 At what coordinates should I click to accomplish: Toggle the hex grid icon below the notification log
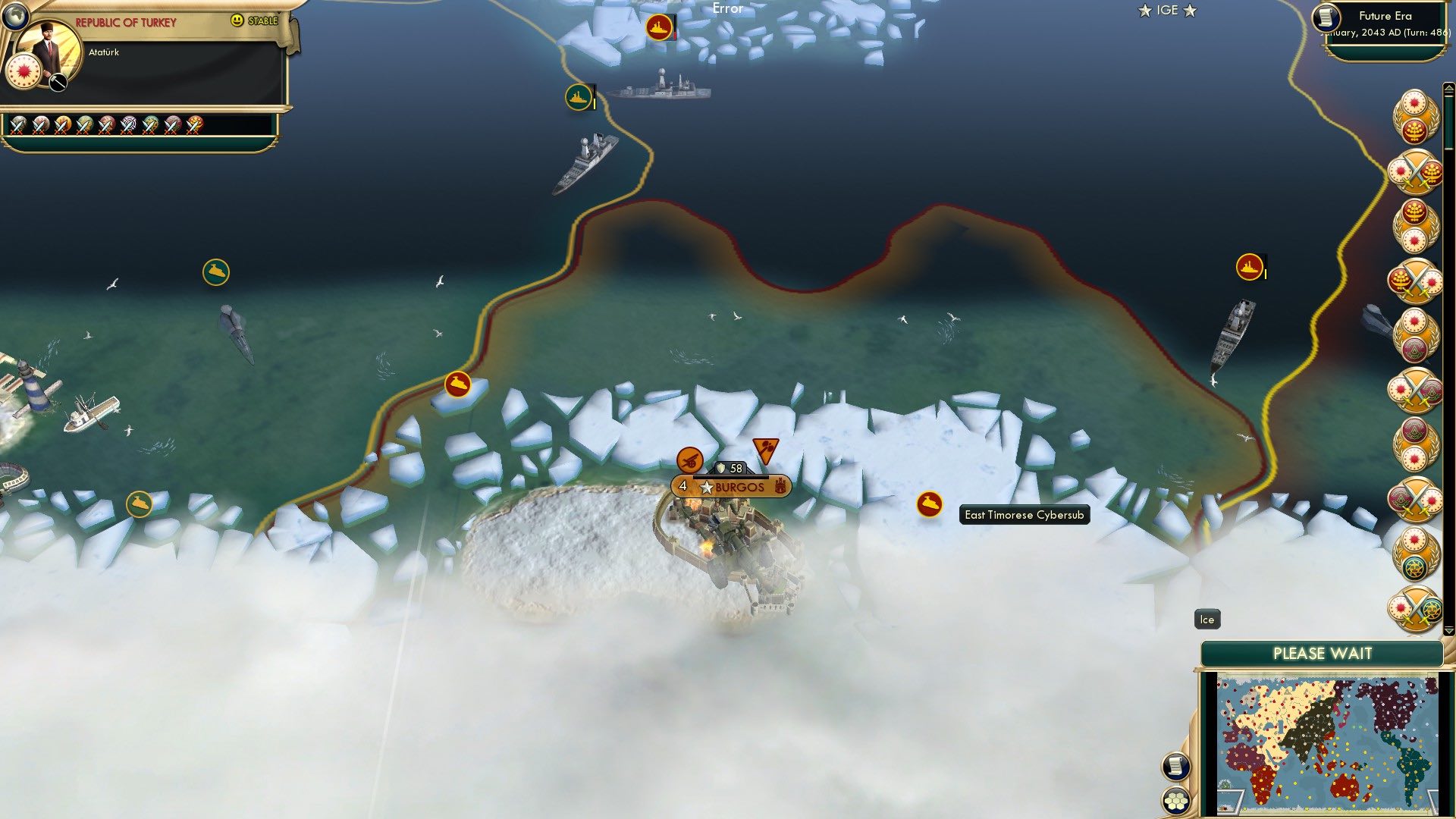[1176, 799]
